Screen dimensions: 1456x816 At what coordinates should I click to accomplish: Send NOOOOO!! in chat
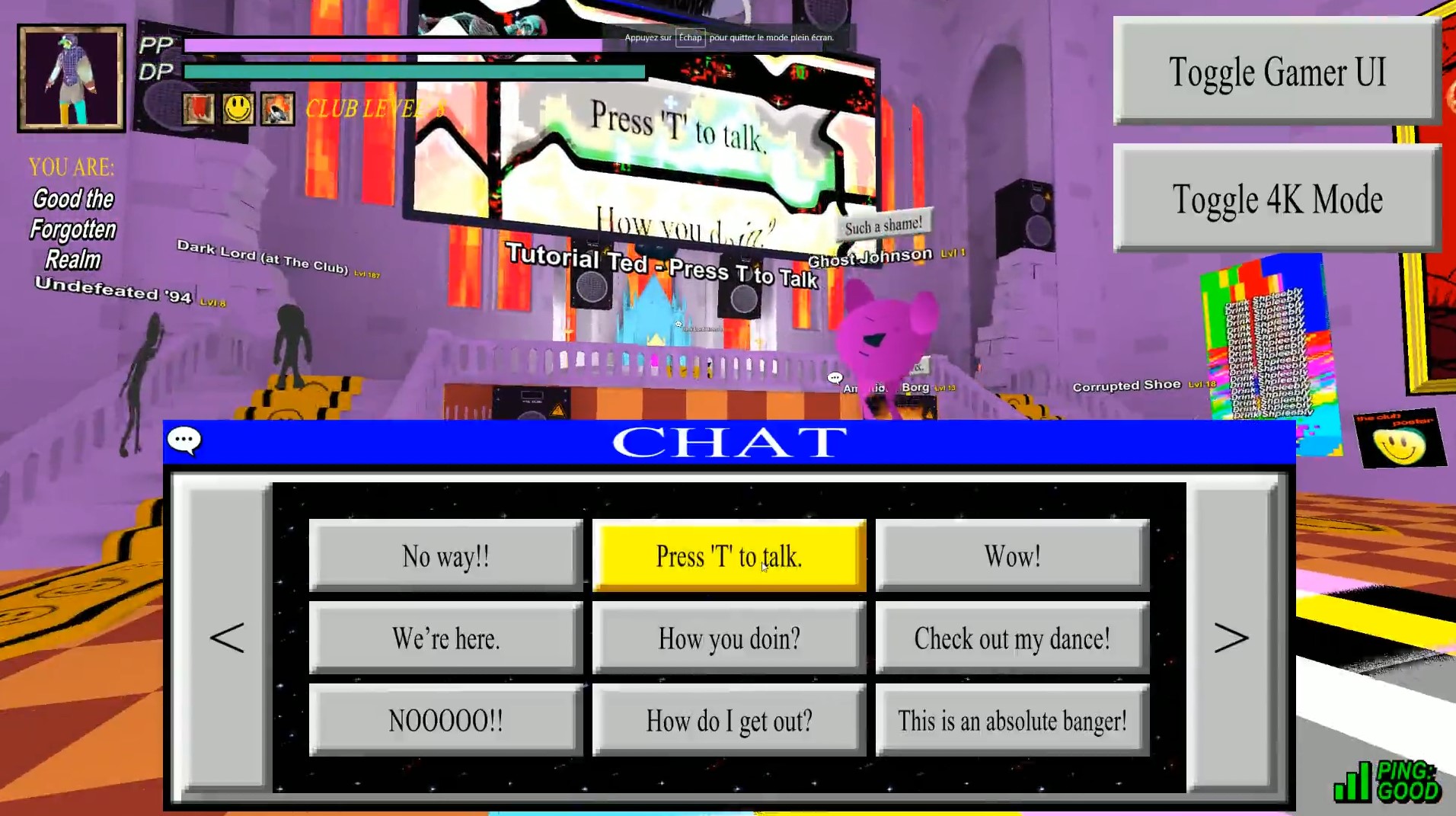coord(445,718)
